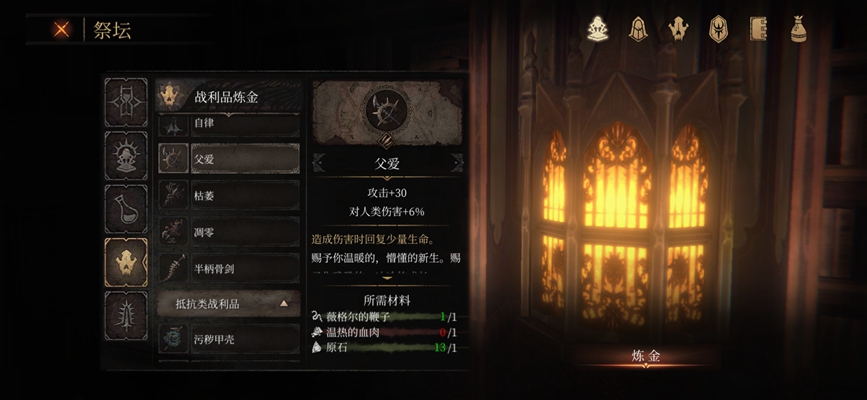Choose the 自律 recipe entry
This screenshot has width=867, height=400.
click(229, 124)
